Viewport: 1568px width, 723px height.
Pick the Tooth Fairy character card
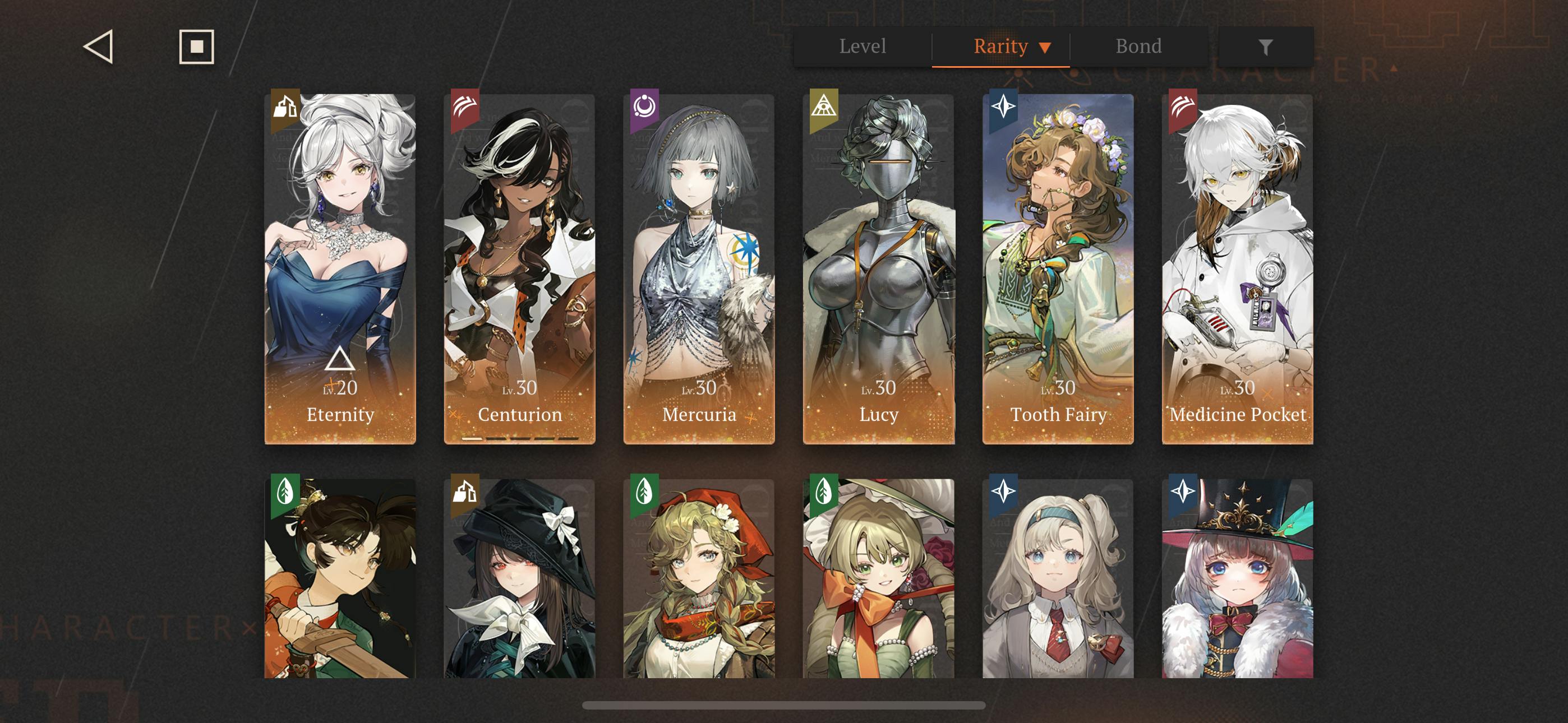pos(1058,269)
